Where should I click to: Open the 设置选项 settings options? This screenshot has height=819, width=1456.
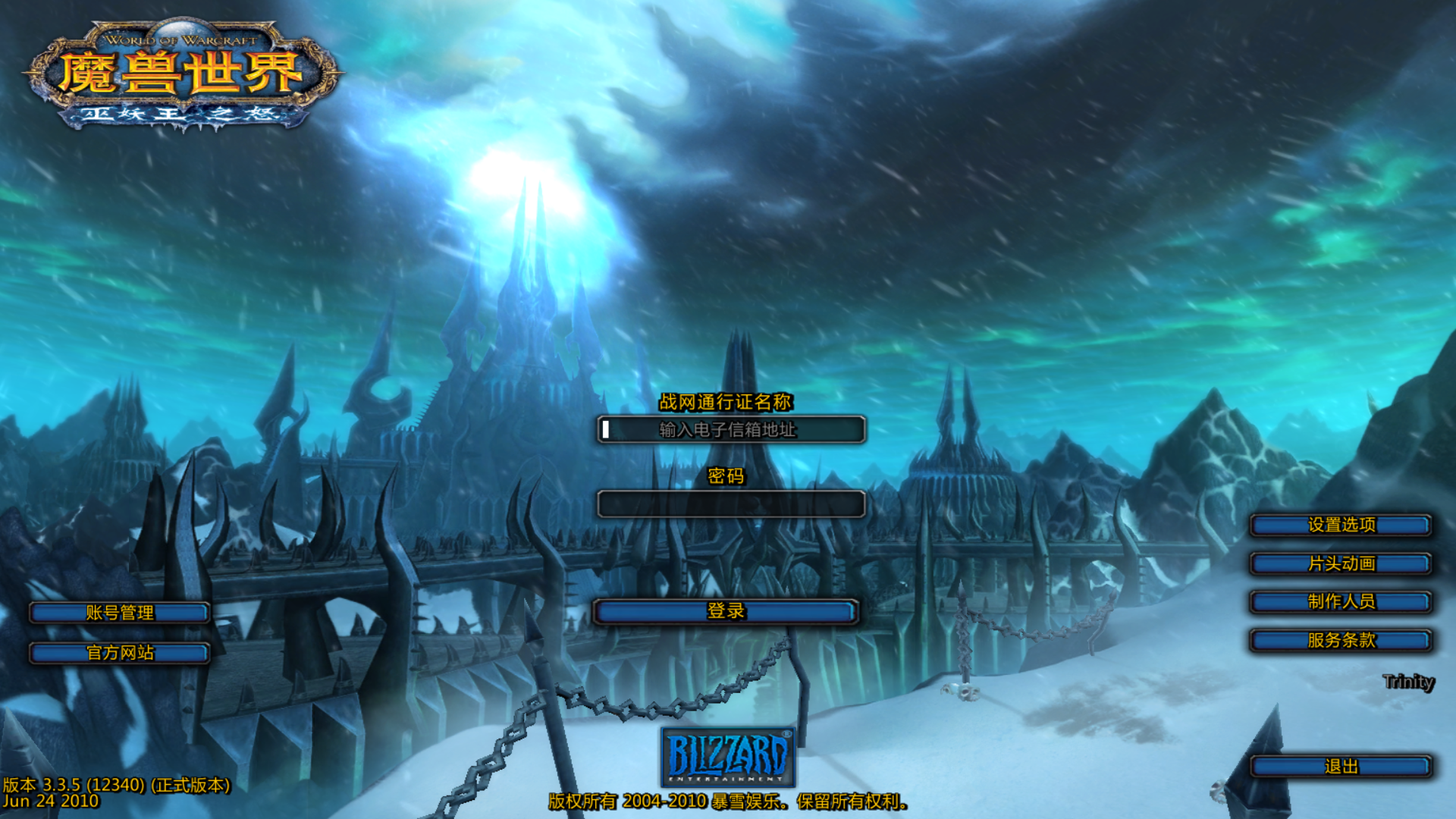pos(1341,525)
